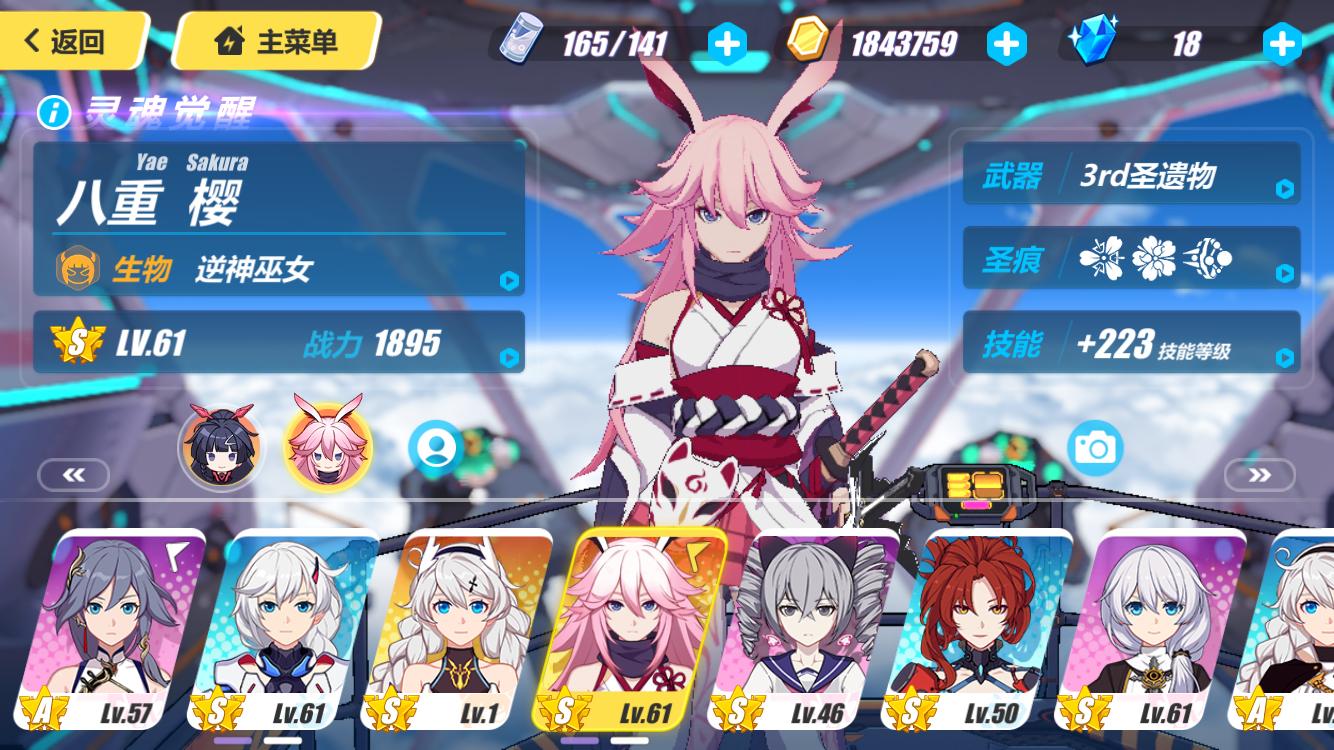This screenshot has height=750, width=1334.
Task: Take a photo with the camera icon
Action: pyautogui.click(x=1095, y=448)
